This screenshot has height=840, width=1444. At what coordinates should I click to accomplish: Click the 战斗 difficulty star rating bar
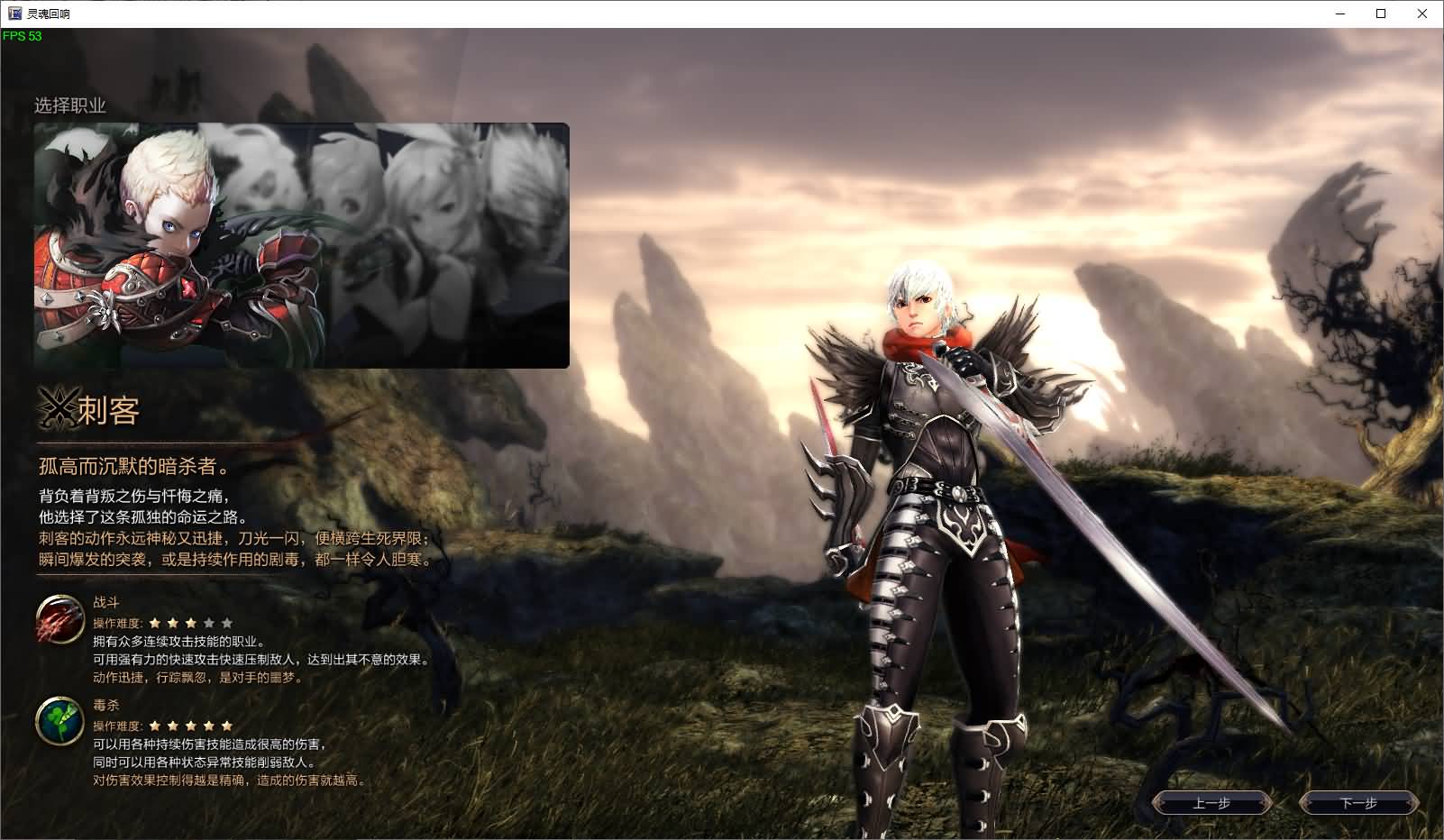point(192,622)
